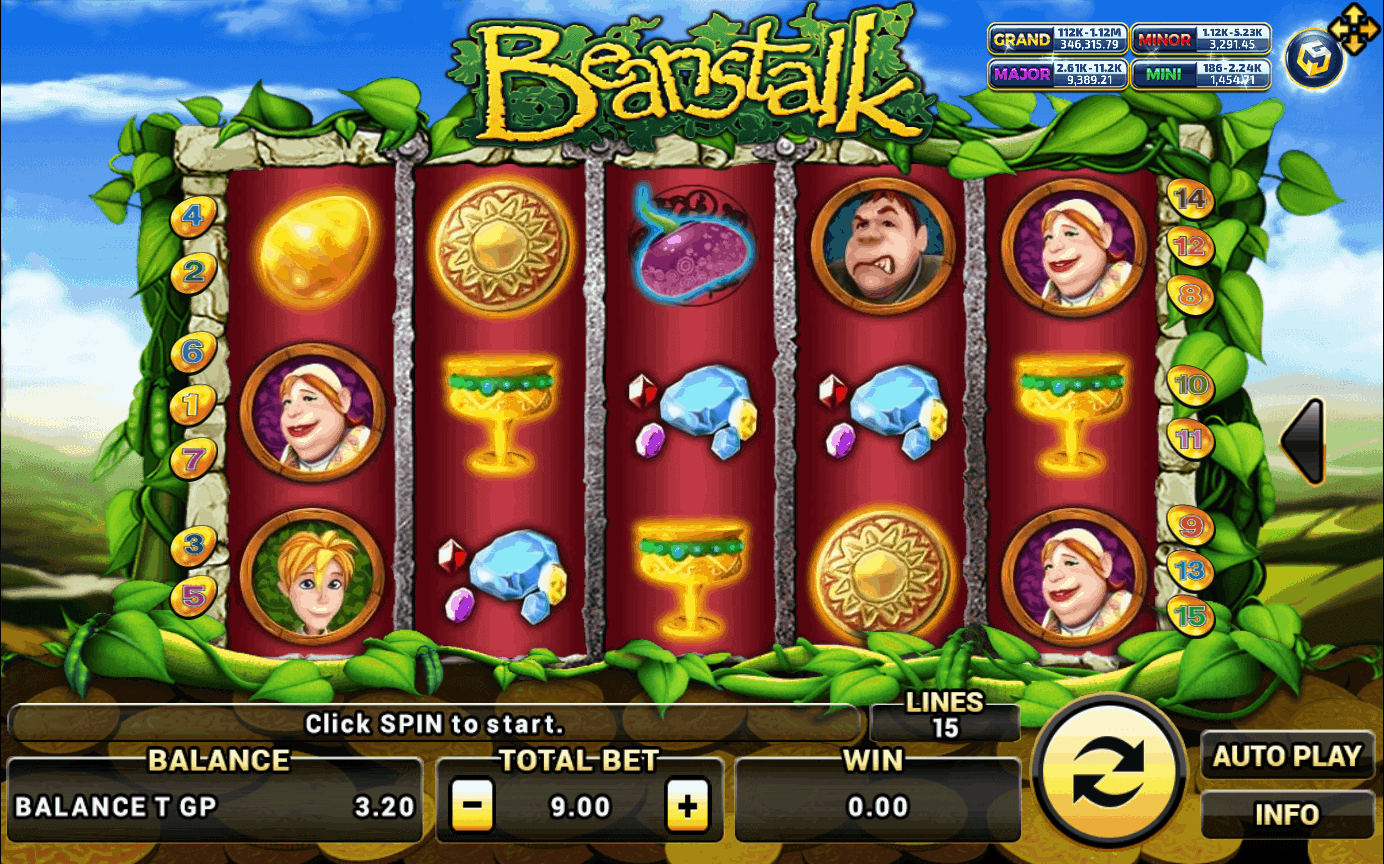Open the round G logo menu
Screen dimensions: 1384x864
1313,59
